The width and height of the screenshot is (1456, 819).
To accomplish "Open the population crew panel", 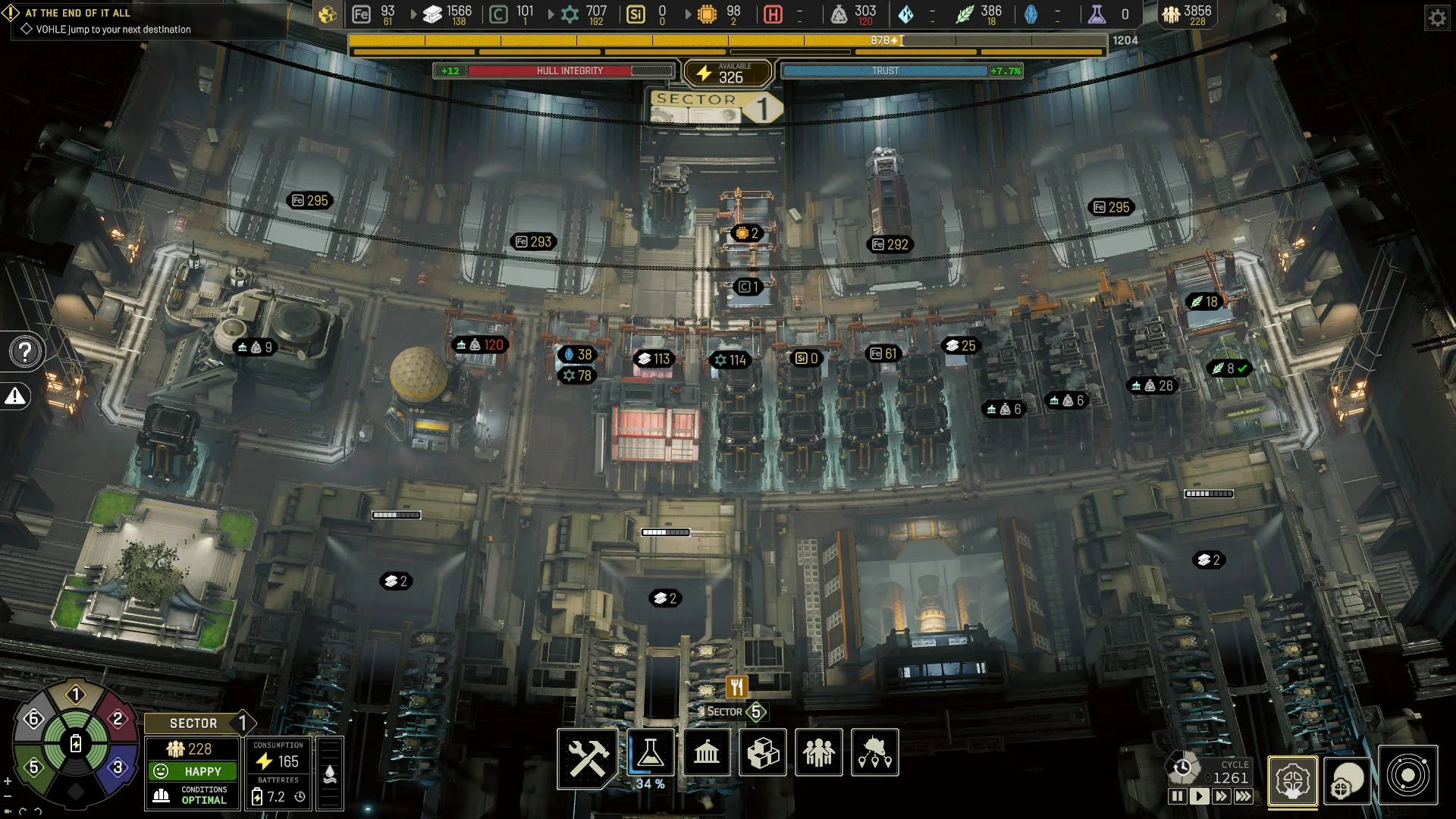I will (819, 753).
